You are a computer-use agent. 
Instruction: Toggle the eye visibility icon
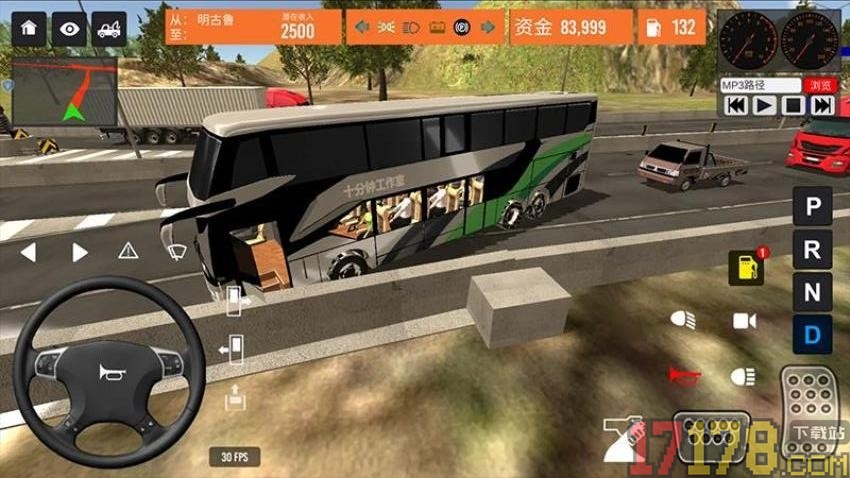coord(69,28)
